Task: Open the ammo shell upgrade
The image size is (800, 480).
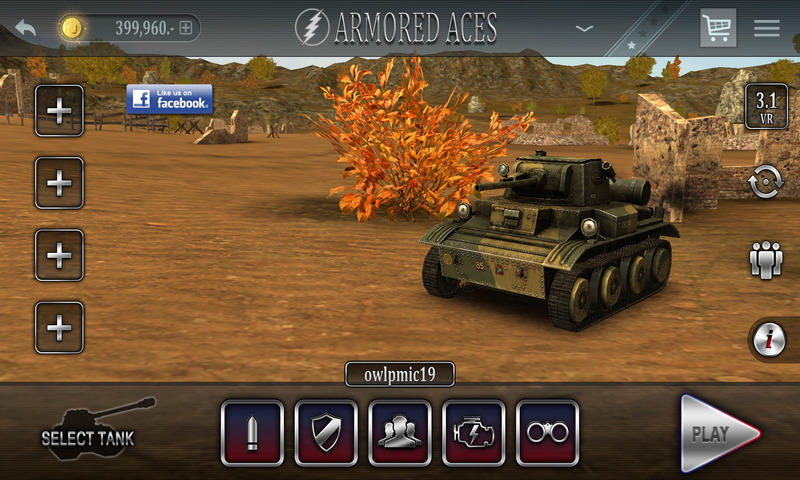Action: (x=252, y=433)
